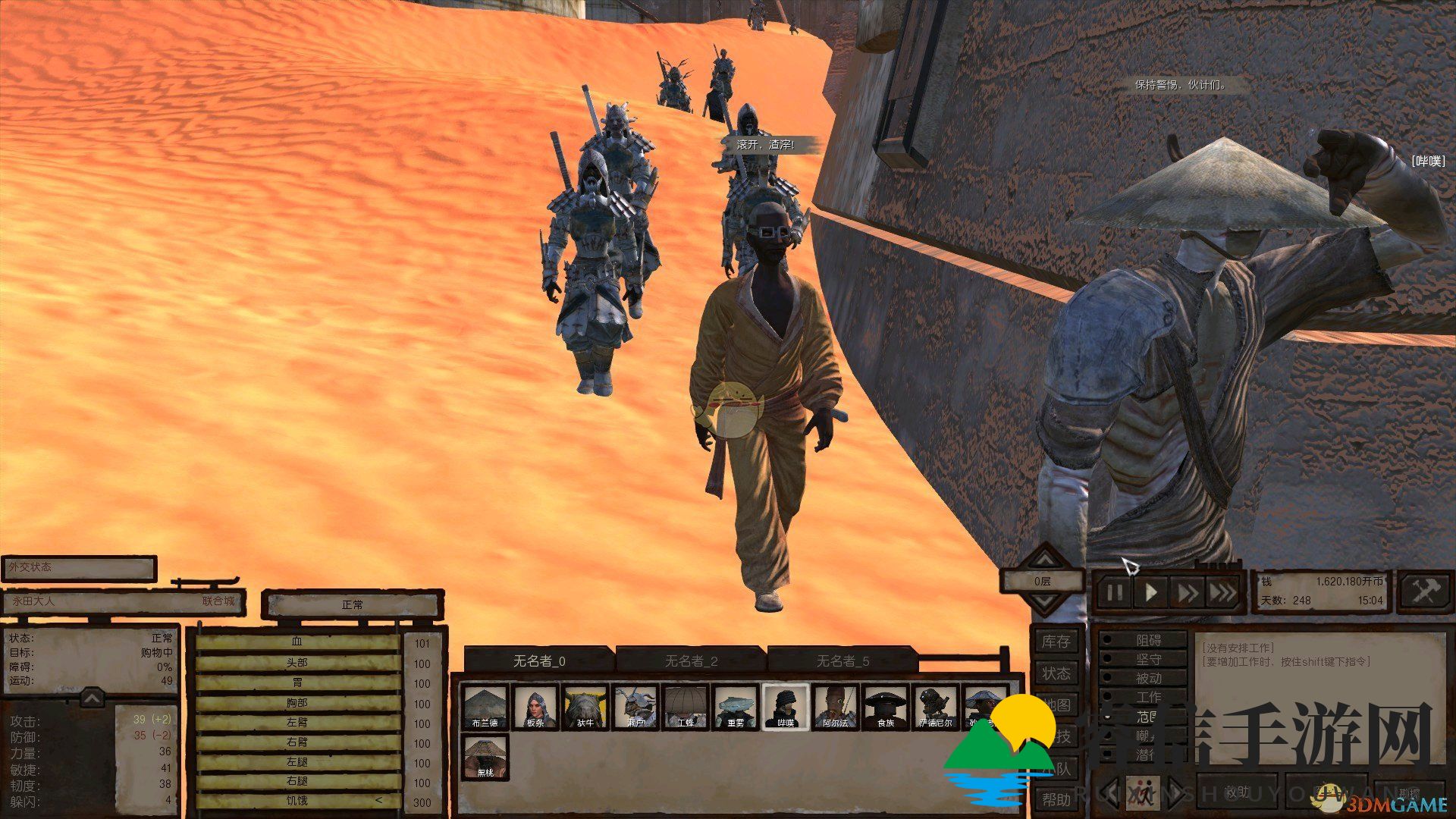Viewport: 1456px width, 819px height.
Task: Set triple fast-forward game speed
Action: click(x=1222, y=592)
